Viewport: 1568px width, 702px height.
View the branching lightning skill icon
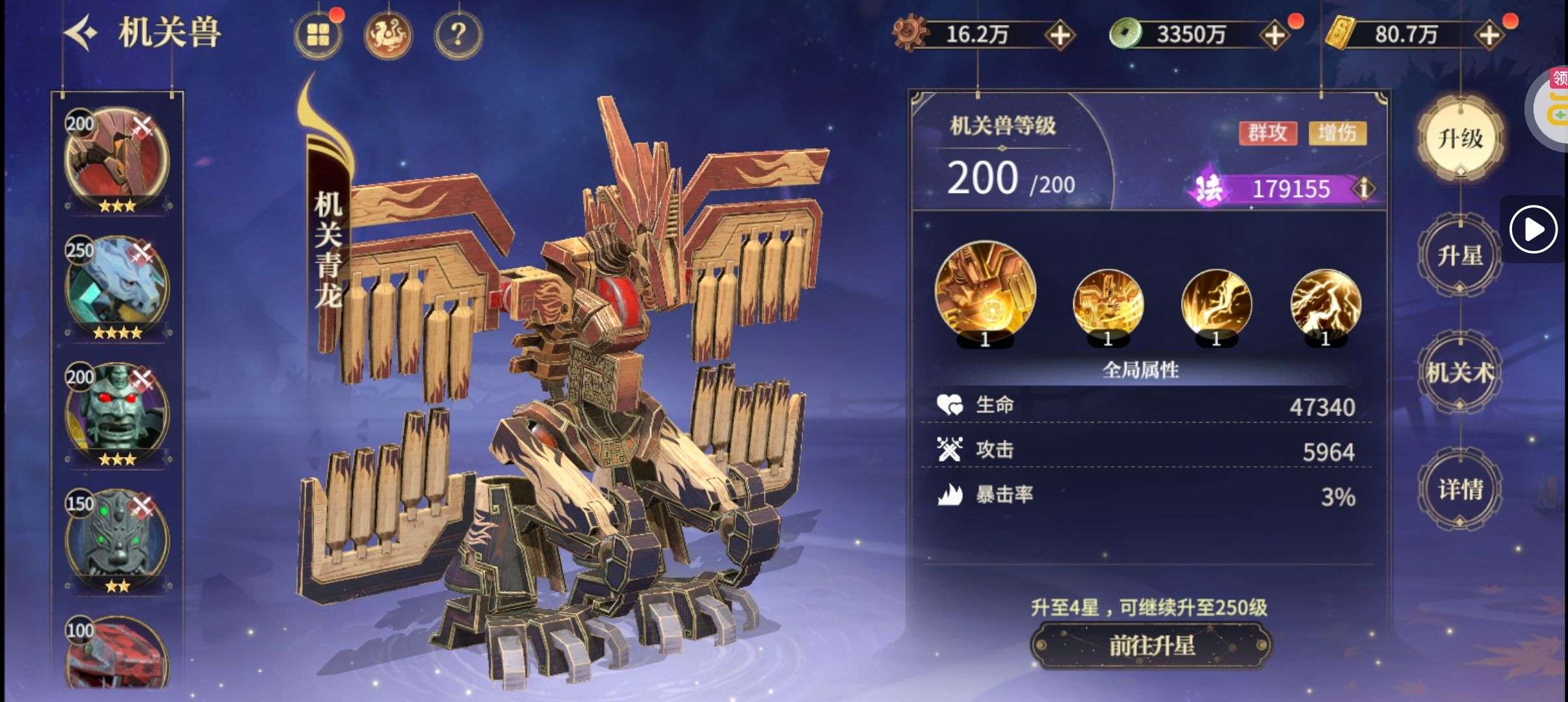pos(1325,304)
